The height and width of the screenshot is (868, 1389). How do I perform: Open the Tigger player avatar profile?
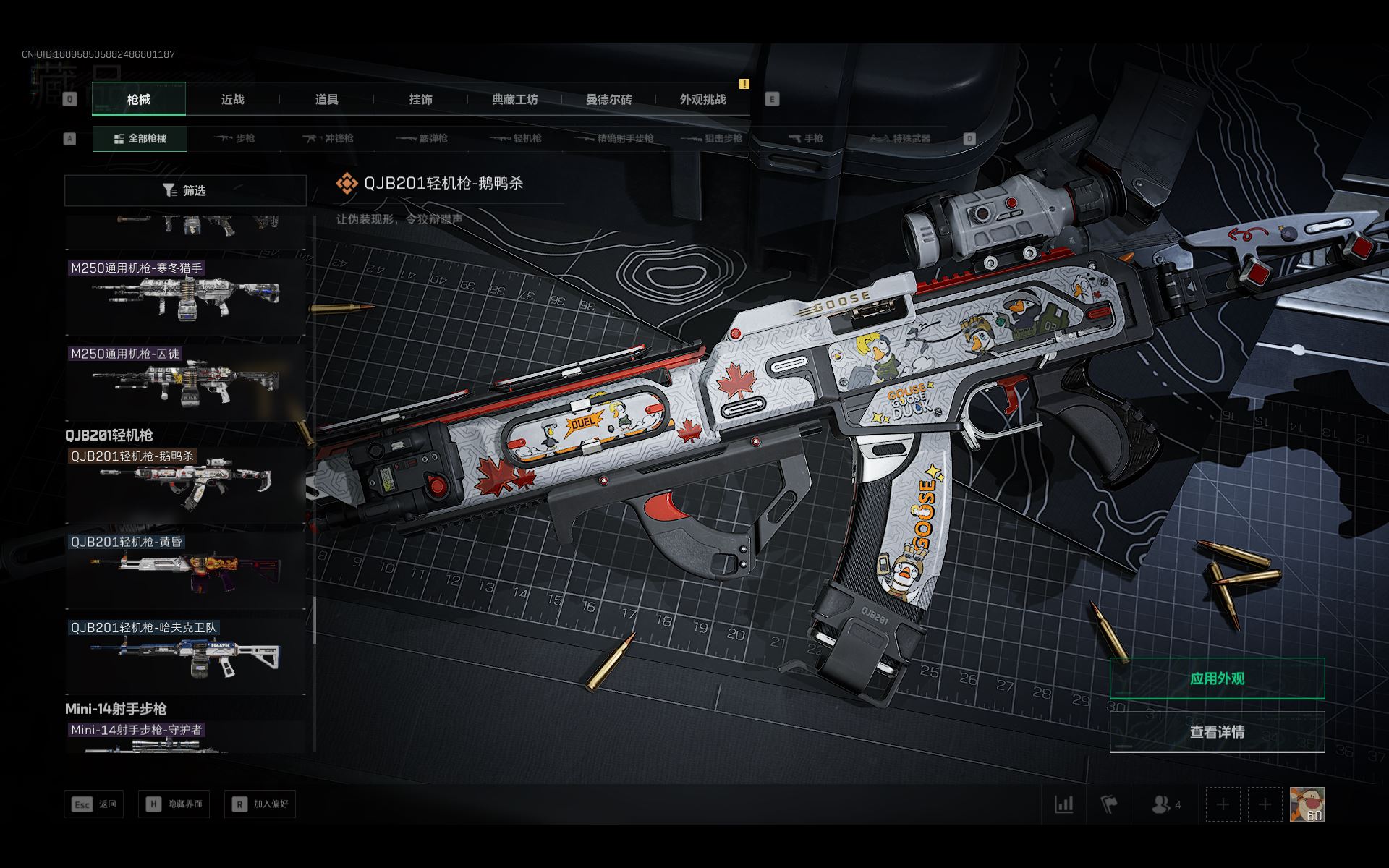pos(1307,804)
